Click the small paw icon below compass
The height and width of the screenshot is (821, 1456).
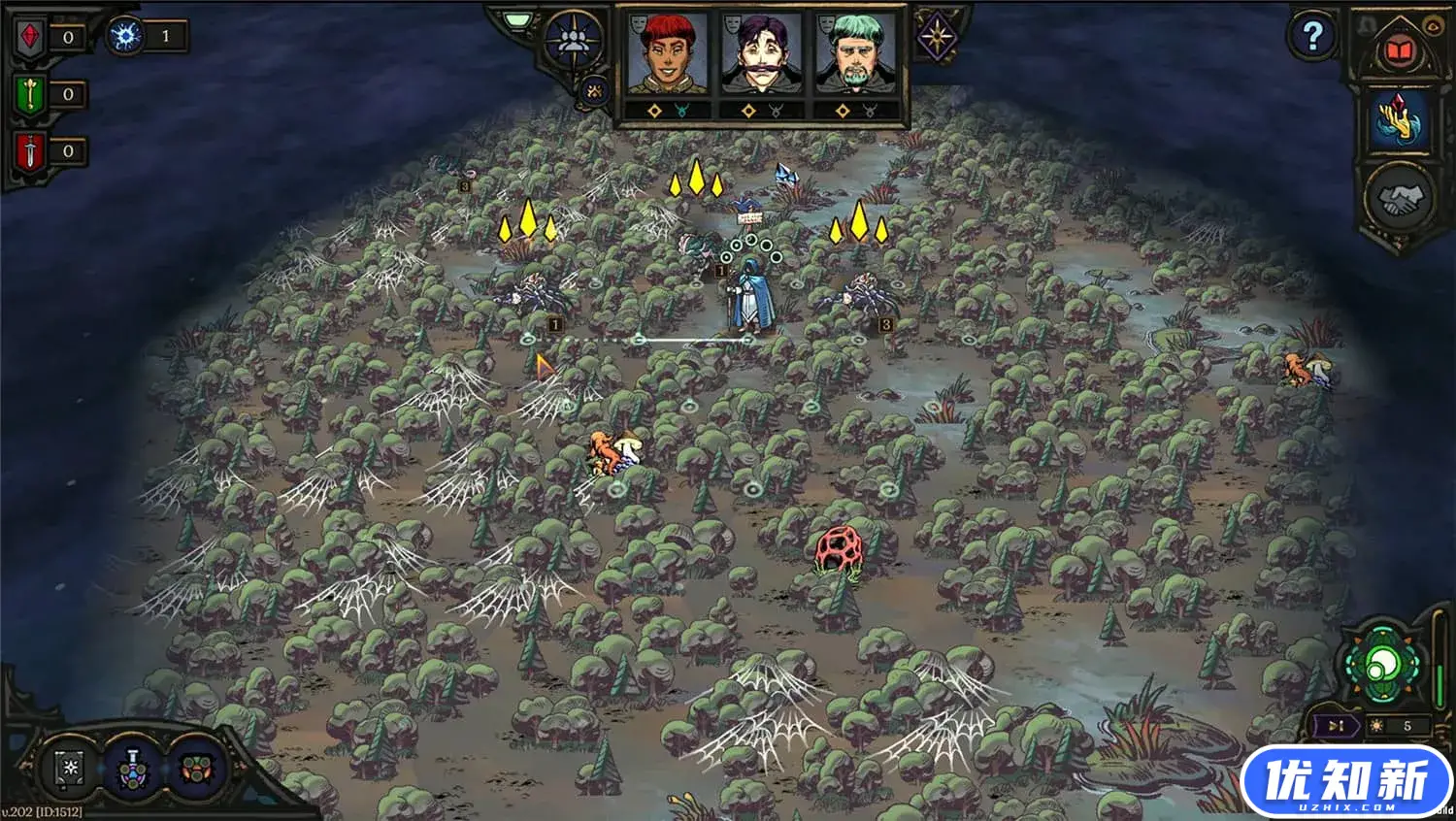point(594,91)
